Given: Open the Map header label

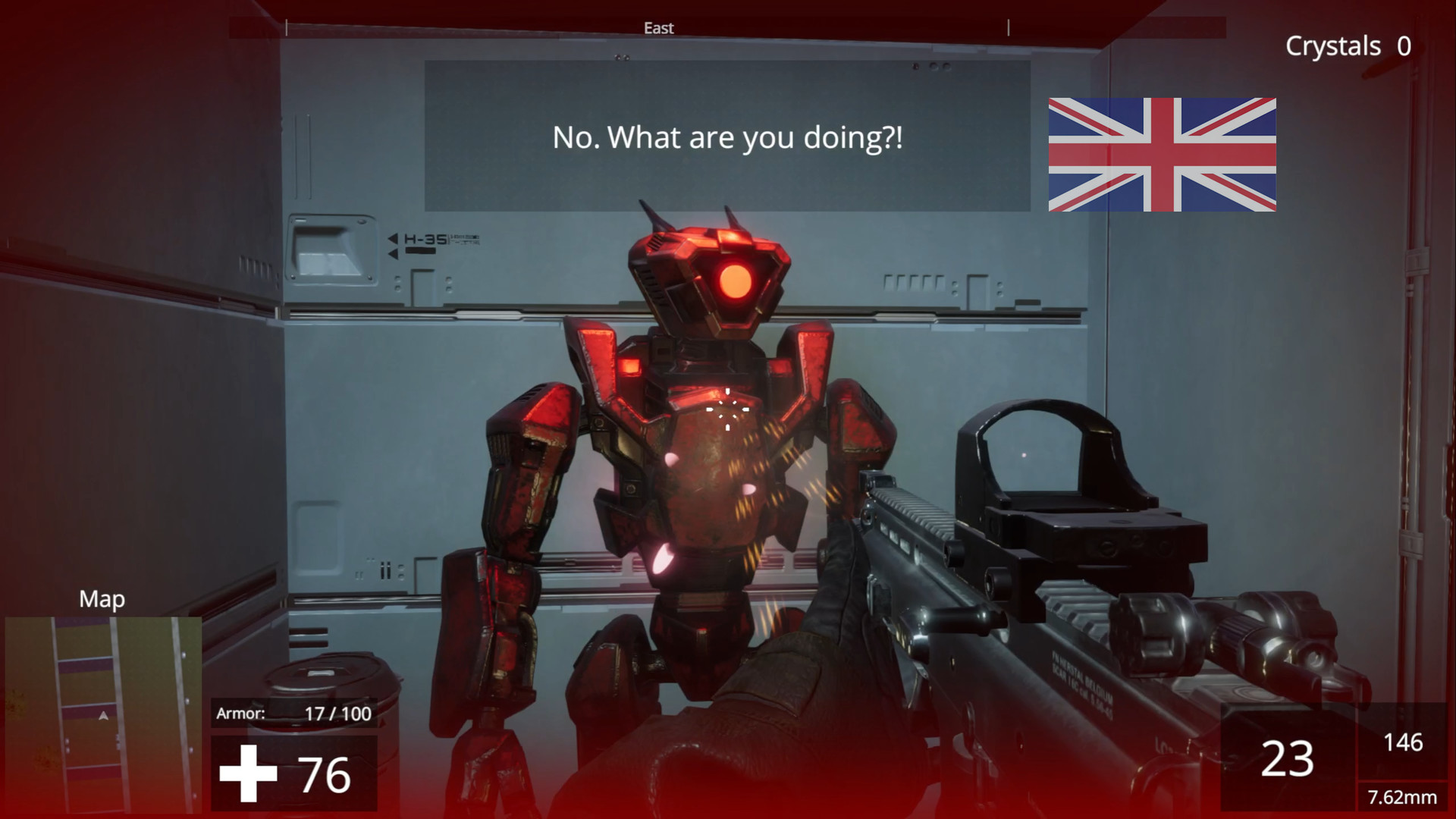Looking at the screenshot, I should (102, 599).
